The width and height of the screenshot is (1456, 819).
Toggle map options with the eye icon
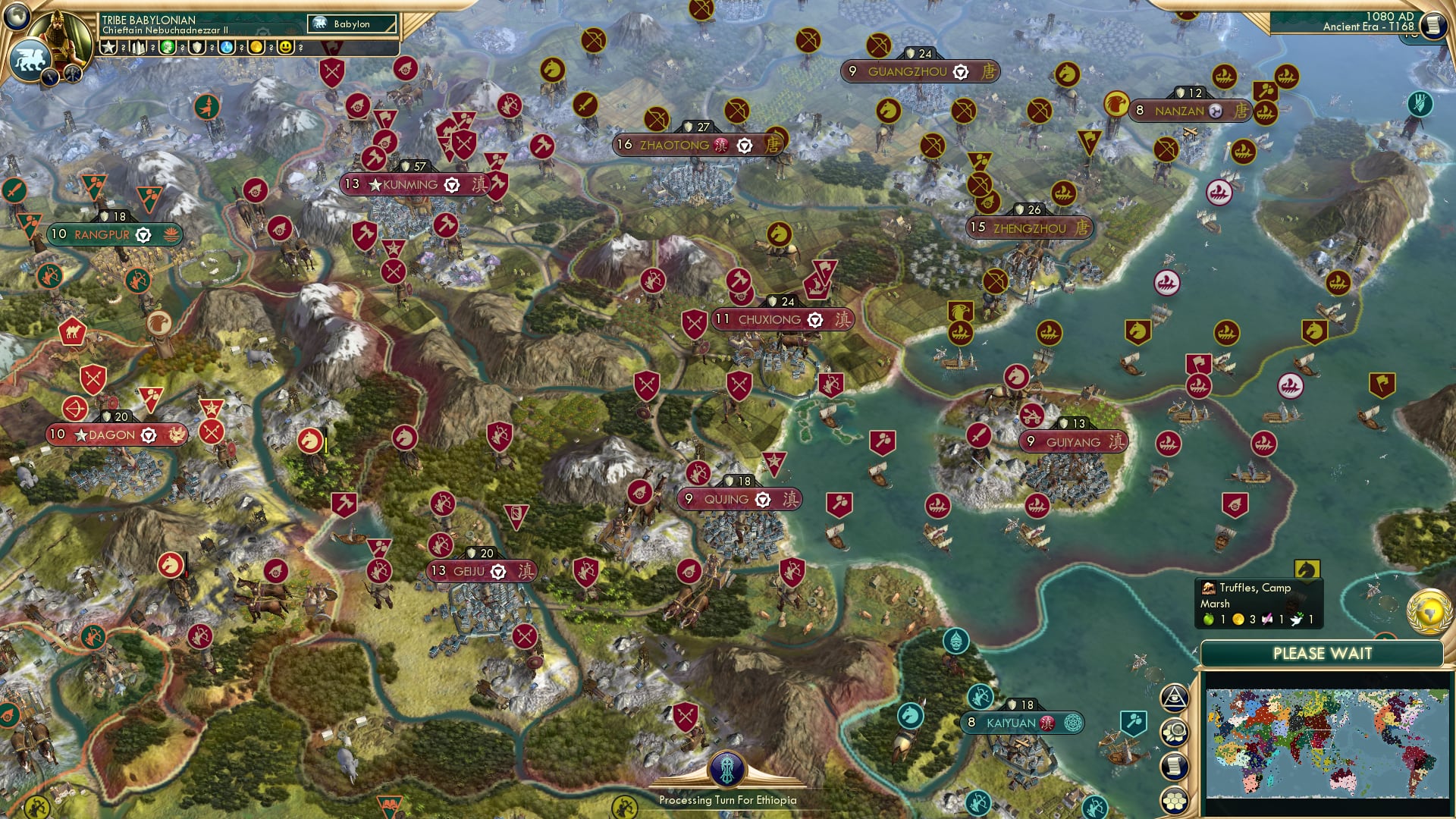pos(1174,698)
